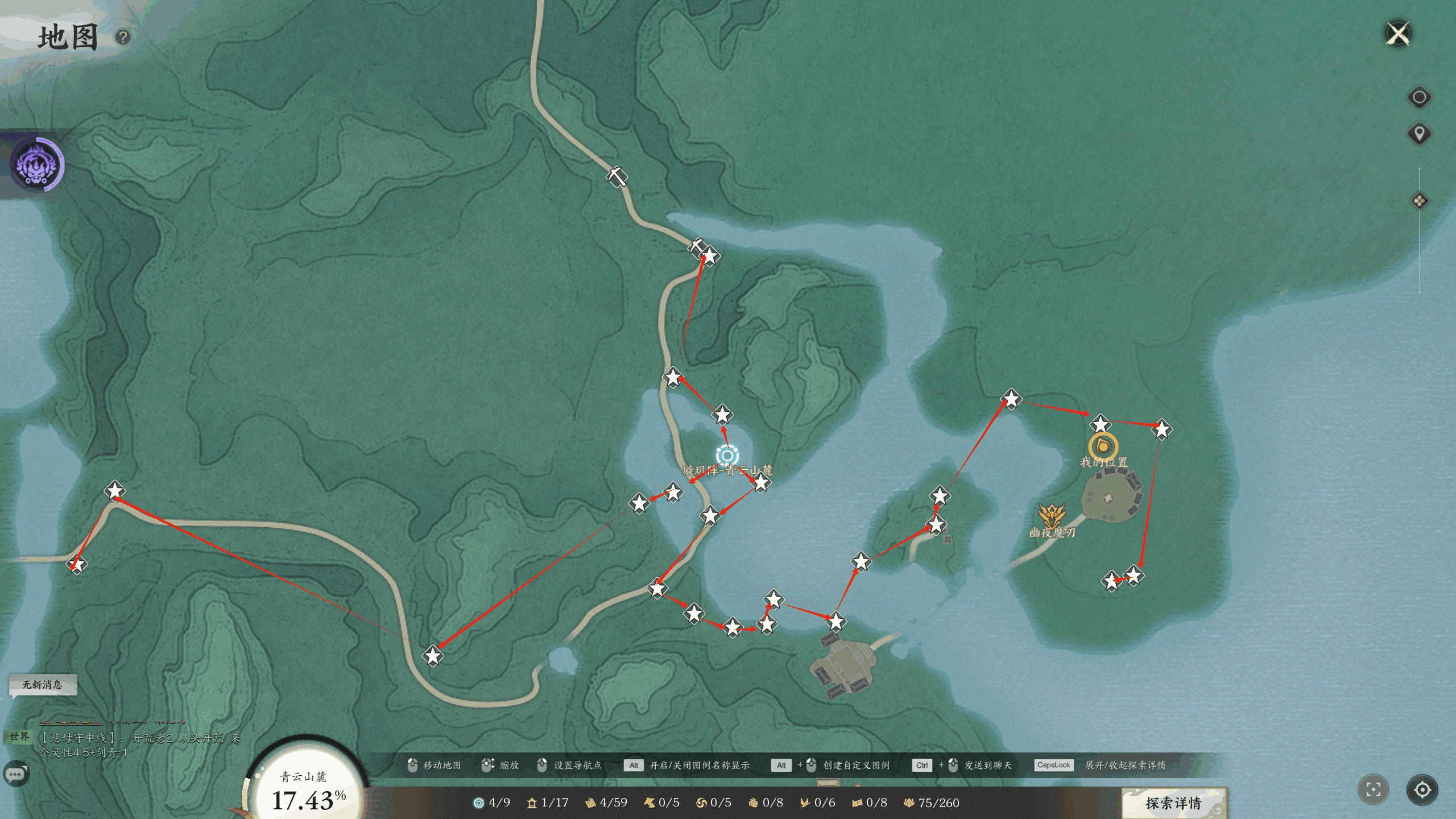Click the diamond zoom slider handle
This screenshot has width=1456, height=819.
coord(1419,201)
